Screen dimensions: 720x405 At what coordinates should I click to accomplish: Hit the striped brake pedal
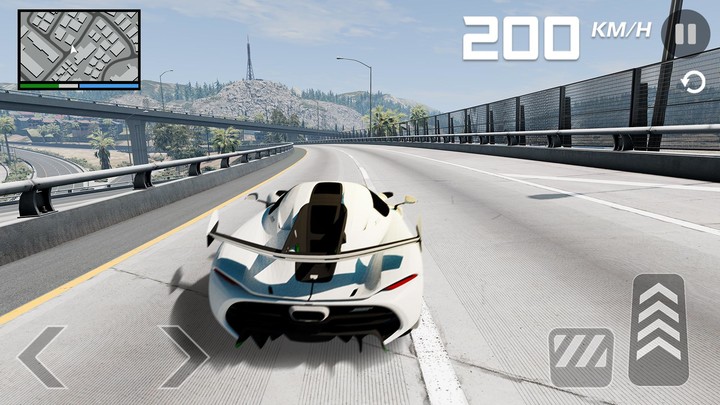tap(581, 356)
